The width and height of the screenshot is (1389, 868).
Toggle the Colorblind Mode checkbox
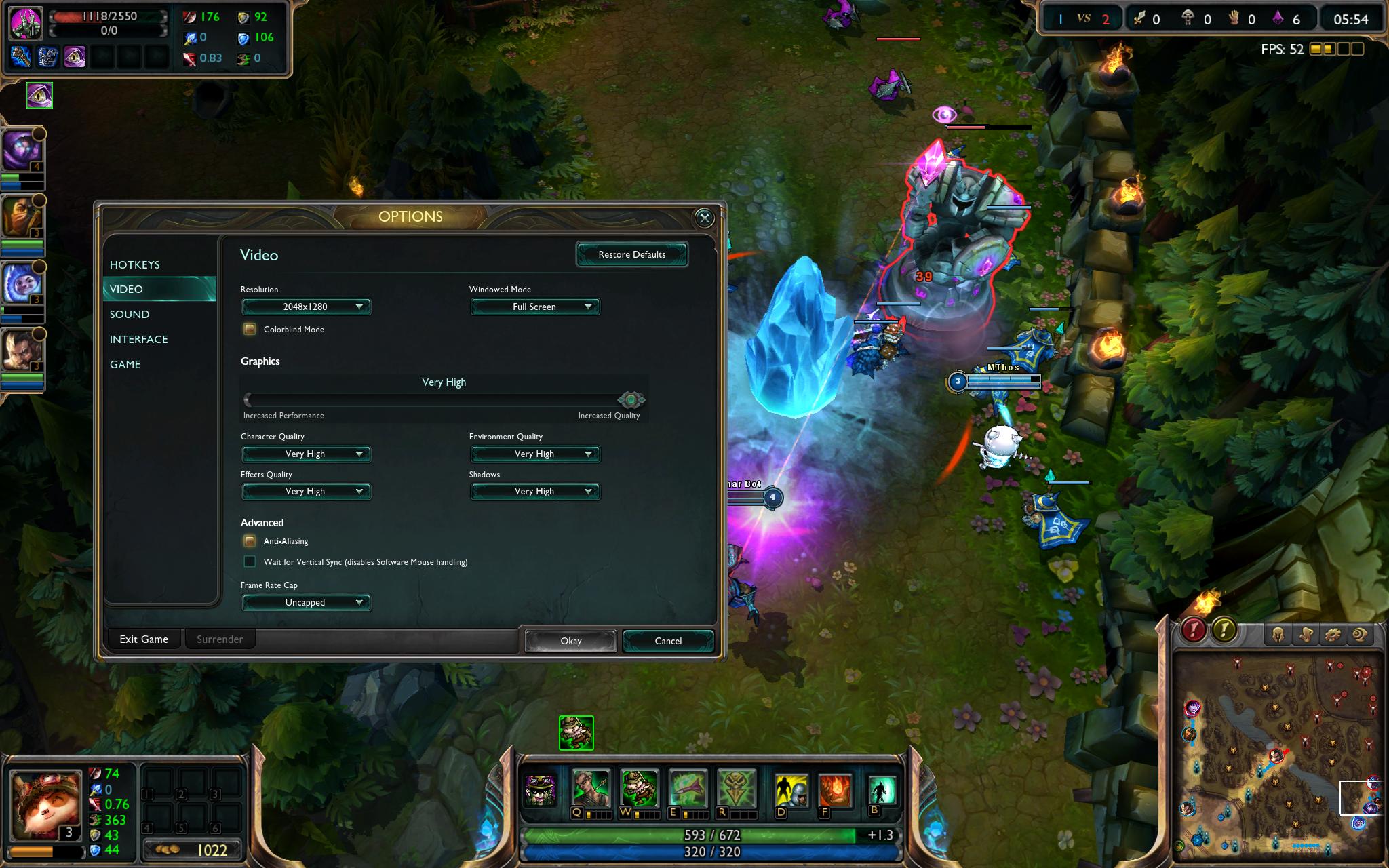click(x=250, y=330)
